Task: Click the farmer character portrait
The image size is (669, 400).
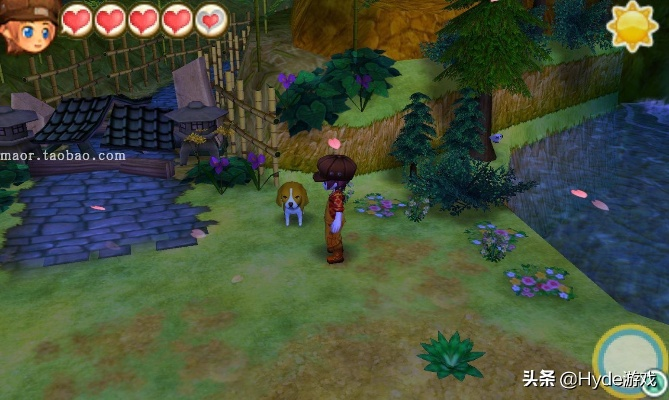Action: [29, 27]
